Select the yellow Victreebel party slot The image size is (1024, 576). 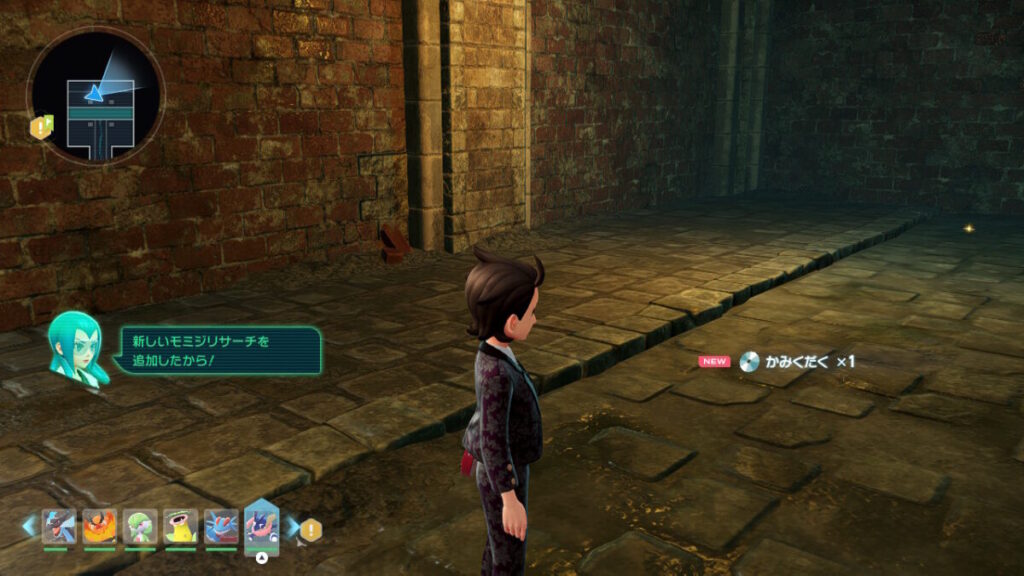click(x=181, y=525)
